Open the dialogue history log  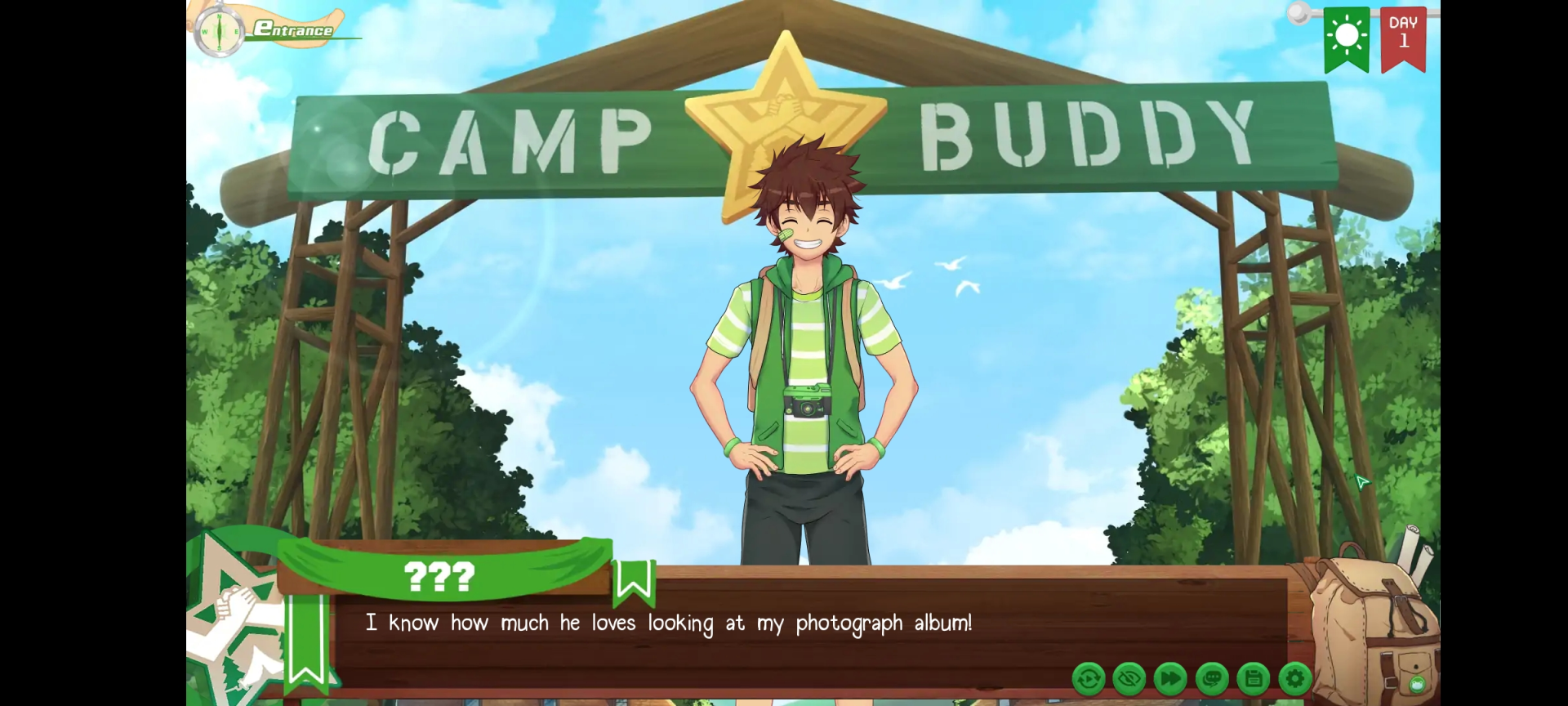pyautogui.click(x=1214, y=678)
